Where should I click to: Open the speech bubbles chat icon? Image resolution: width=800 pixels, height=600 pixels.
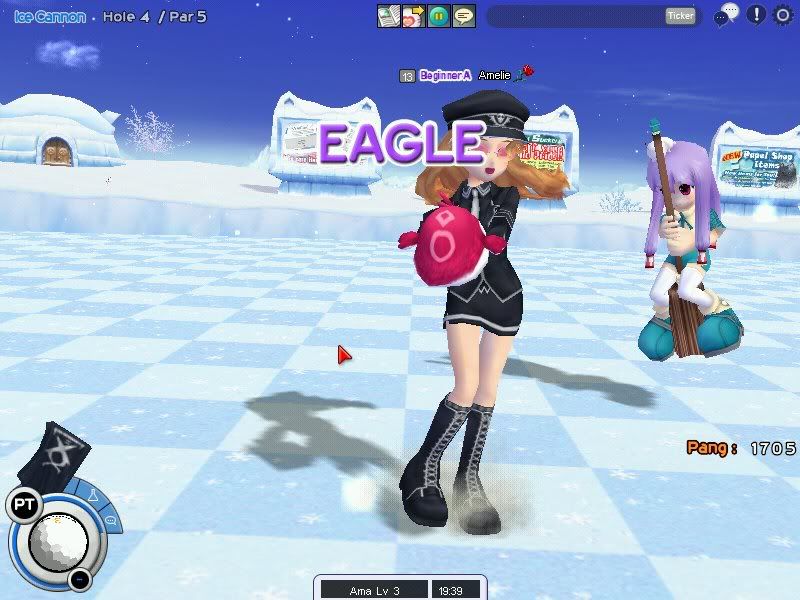pos(727,15)
